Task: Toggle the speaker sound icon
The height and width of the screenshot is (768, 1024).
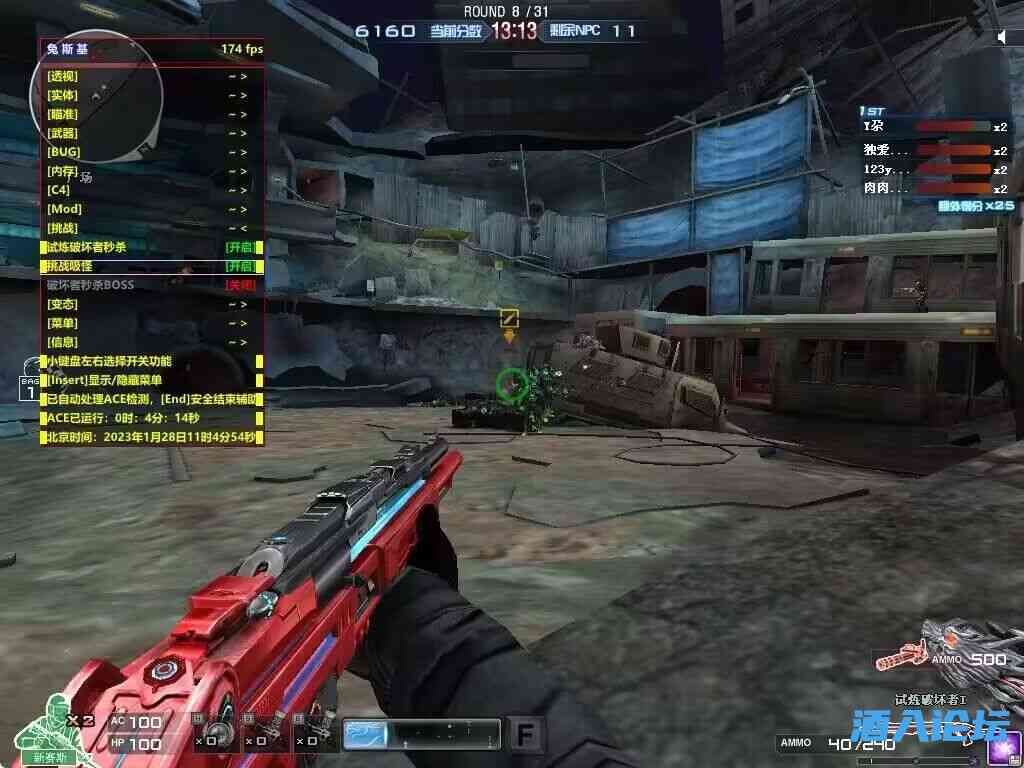Action: pos(1002,37)
